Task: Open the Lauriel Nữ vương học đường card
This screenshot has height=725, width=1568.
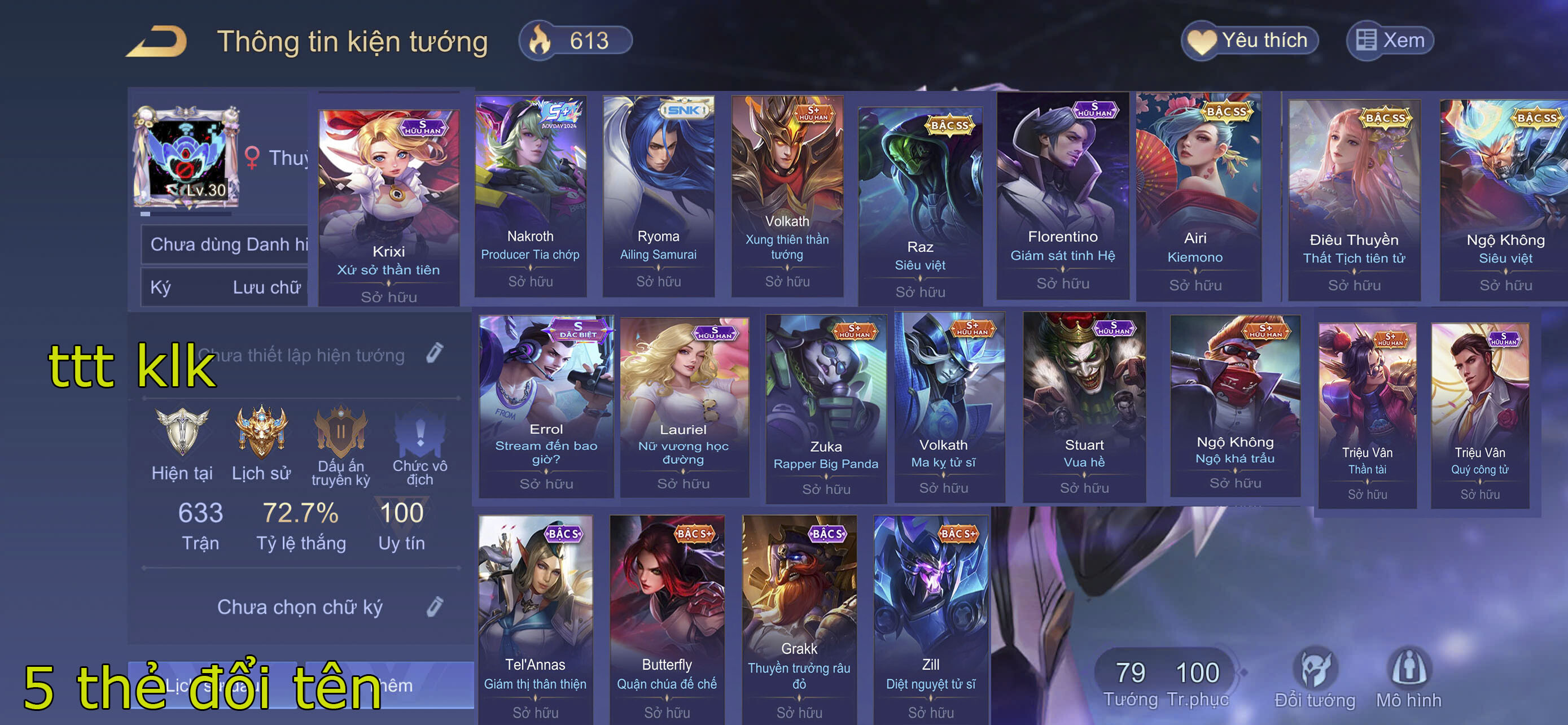Action: click(x=683, y=405)
